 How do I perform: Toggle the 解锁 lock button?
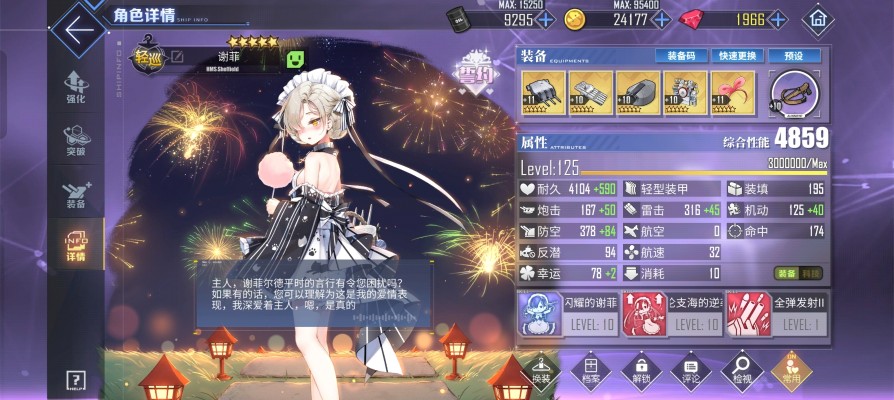click(641, 370)
